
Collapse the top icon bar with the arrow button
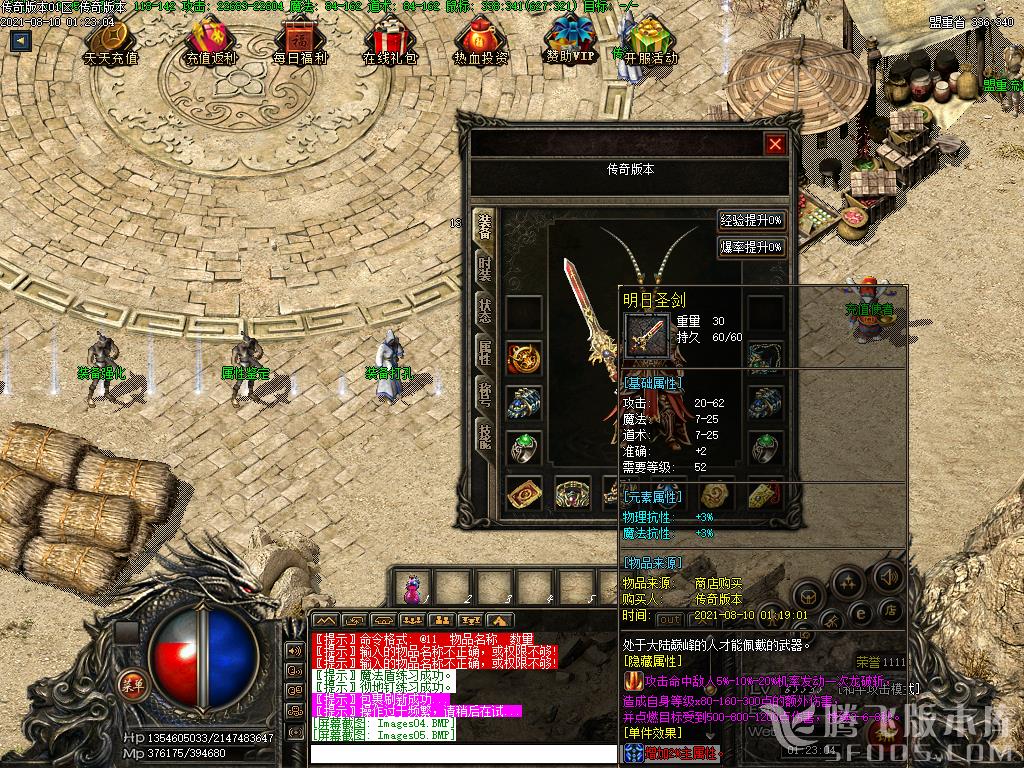point(20,41)
